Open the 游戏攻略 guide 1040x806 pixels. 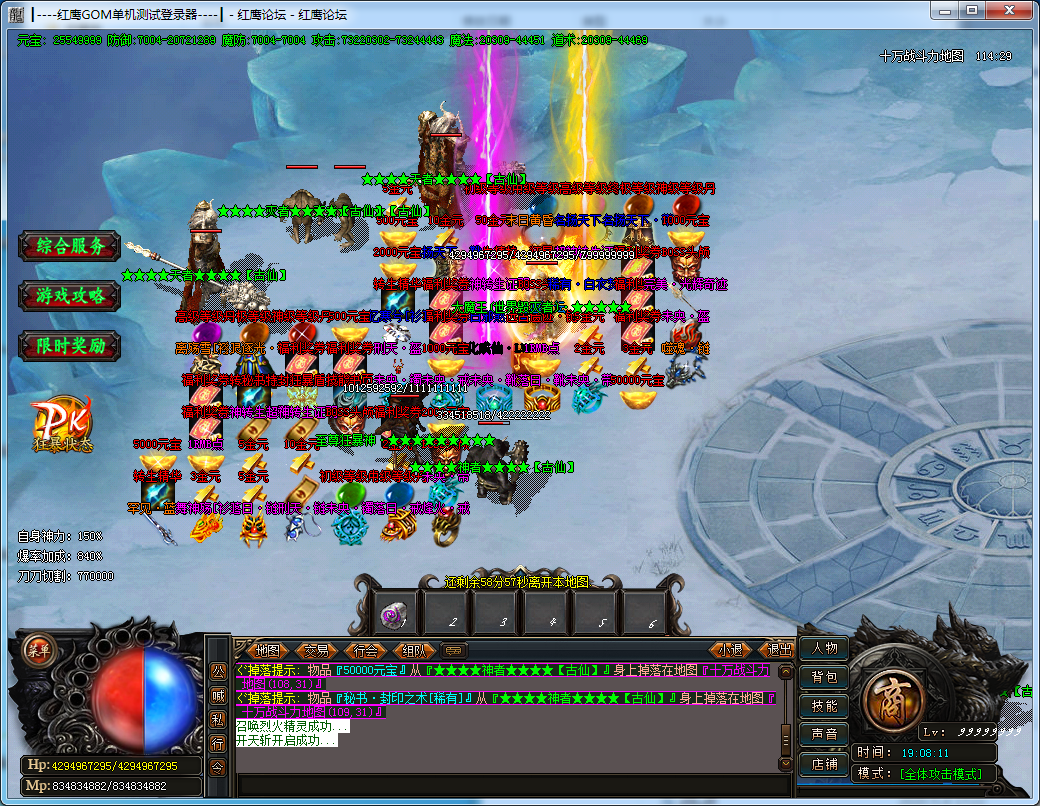tap(70, 296)
